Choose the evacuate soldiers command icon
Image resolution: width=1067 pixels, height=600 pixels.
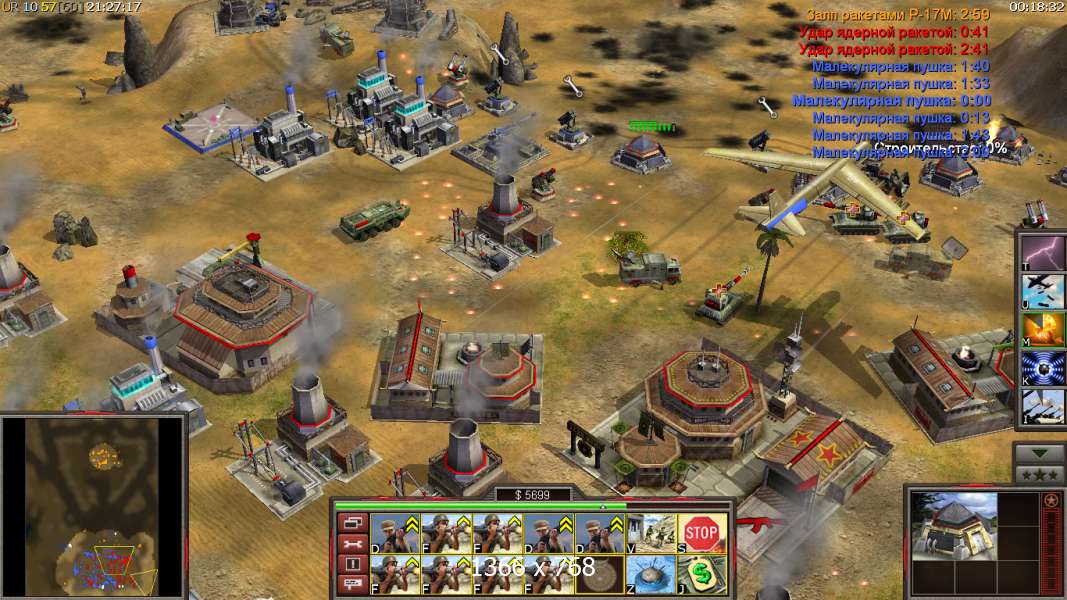click(x=652, y=533)
